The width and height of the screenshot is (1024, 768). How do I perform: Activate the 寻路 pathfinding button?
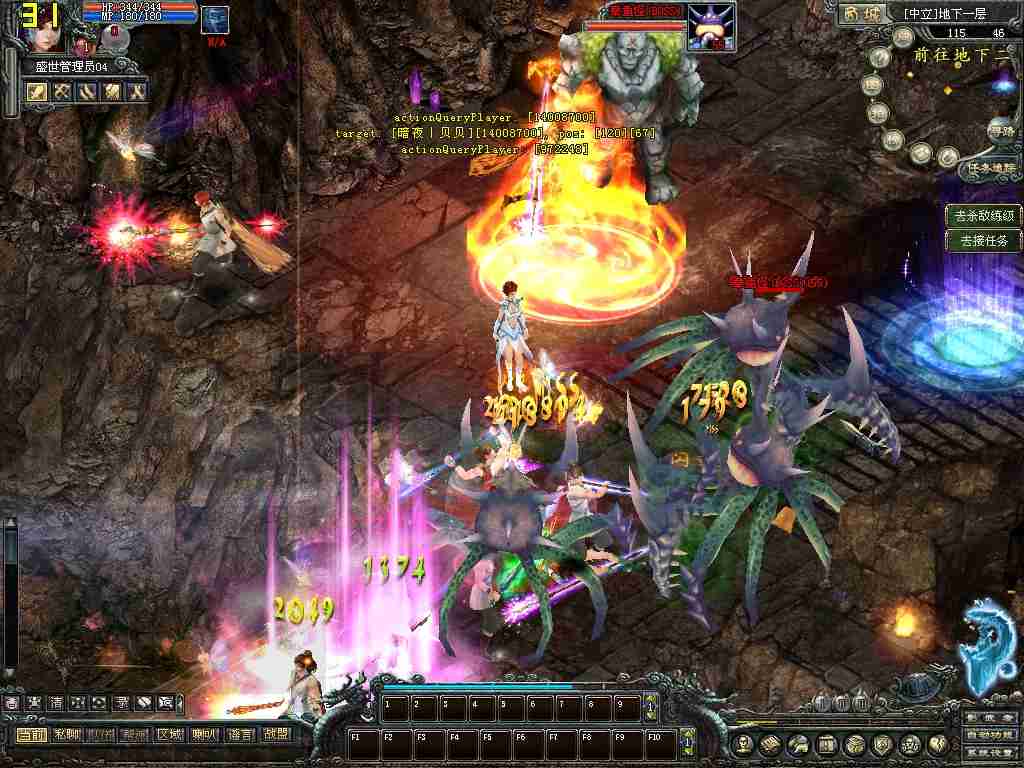pyautogui.click(x=1000, y=130)
